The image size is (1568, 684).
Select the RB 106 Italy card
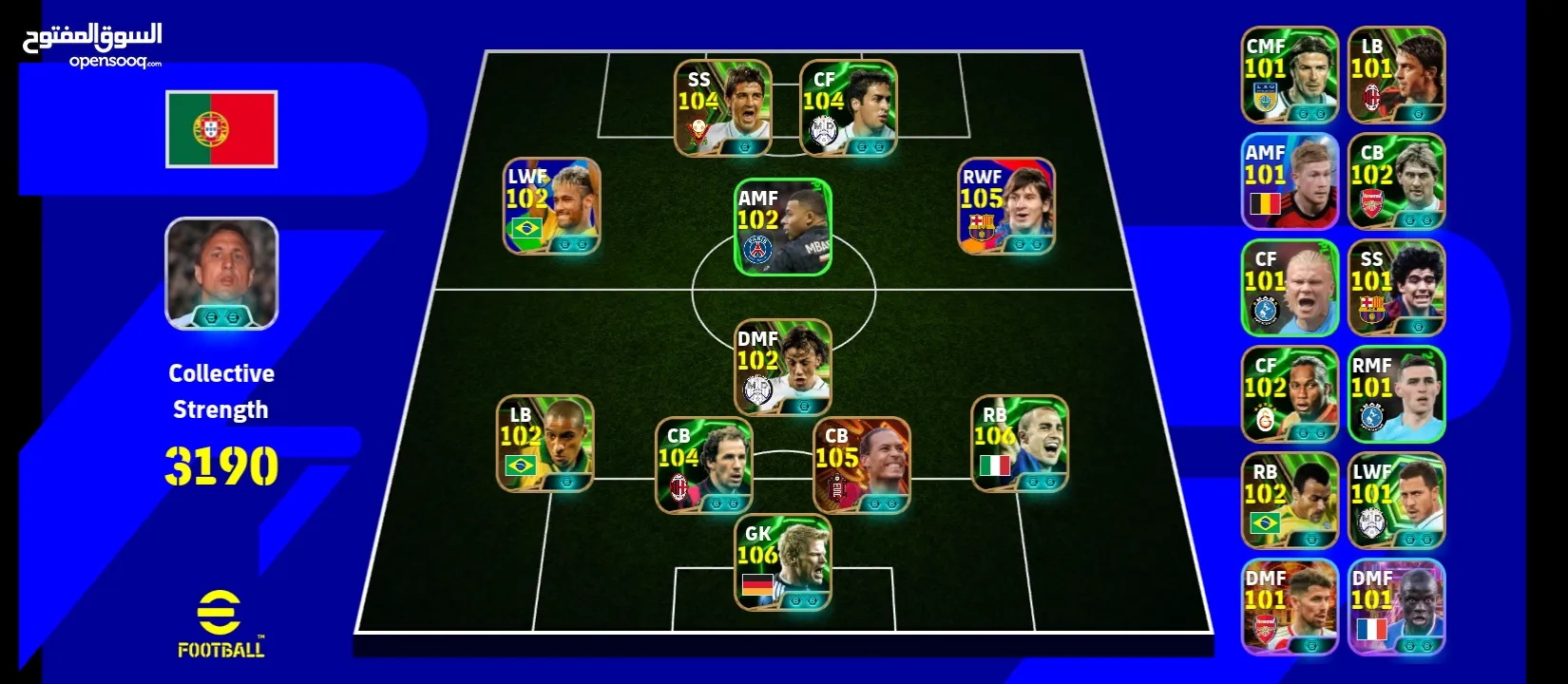click(x=1020, y=444)
